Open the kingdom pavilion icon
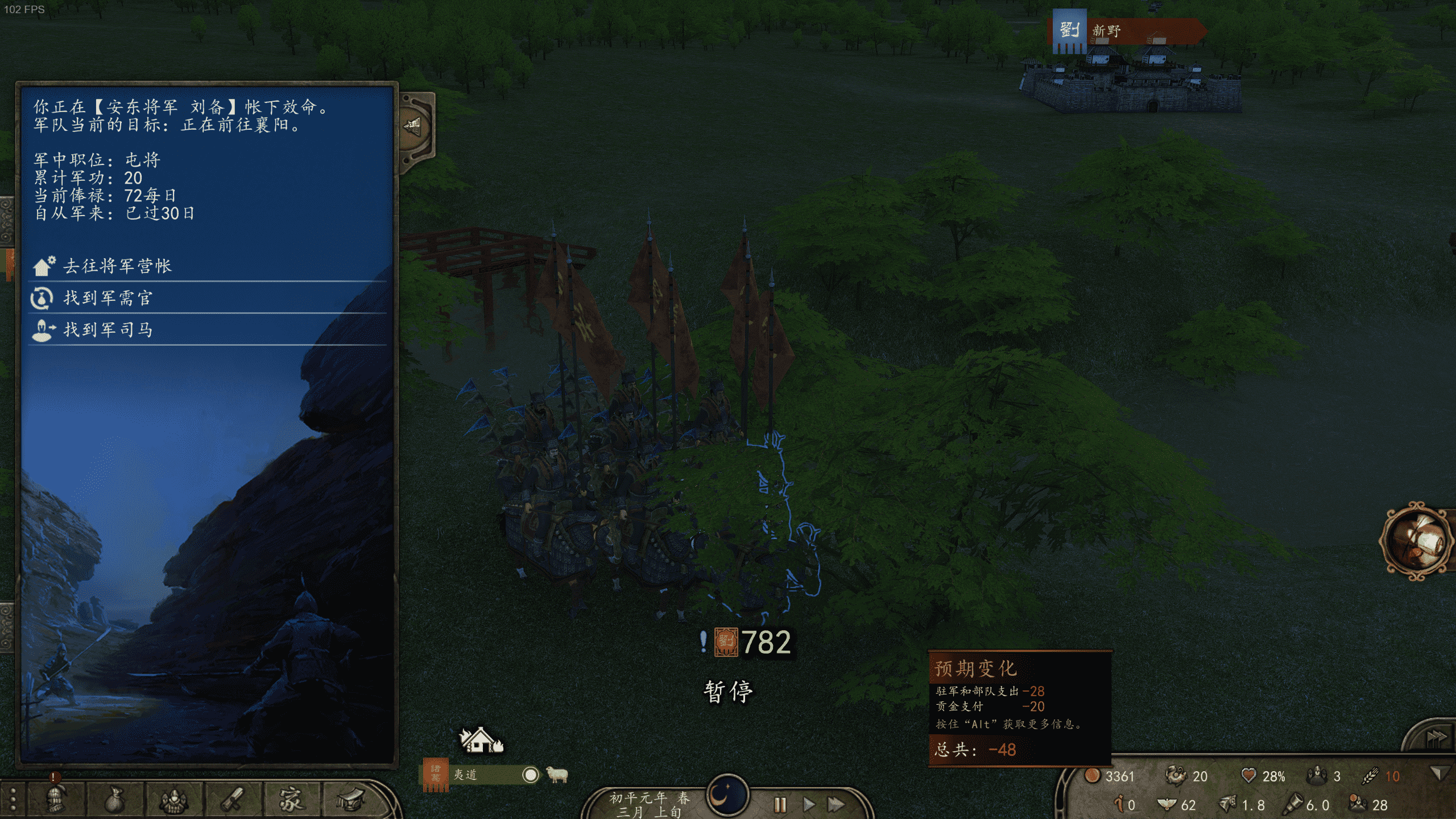 click(351, 800)
